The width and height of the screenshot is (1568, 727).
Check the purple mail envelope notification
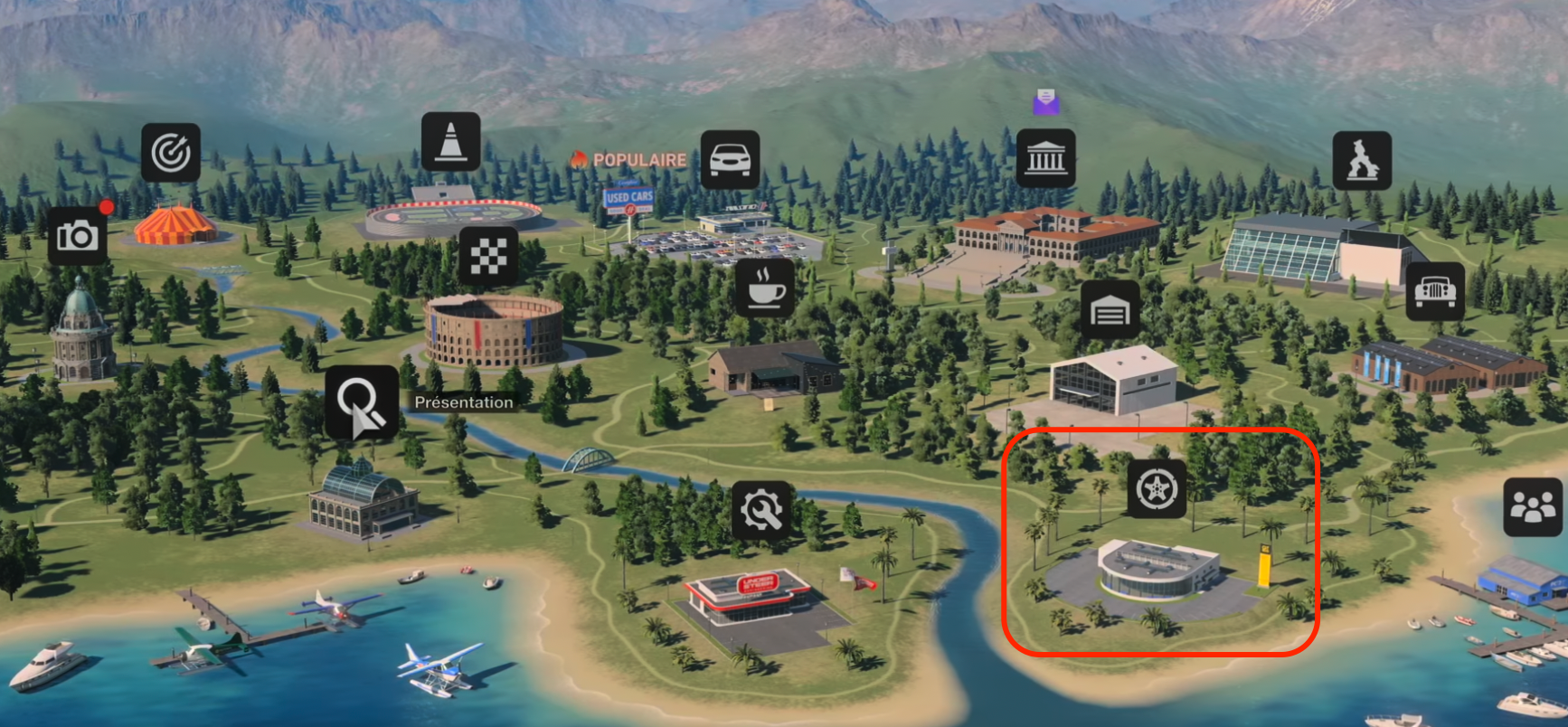(x=1046, y=100)
